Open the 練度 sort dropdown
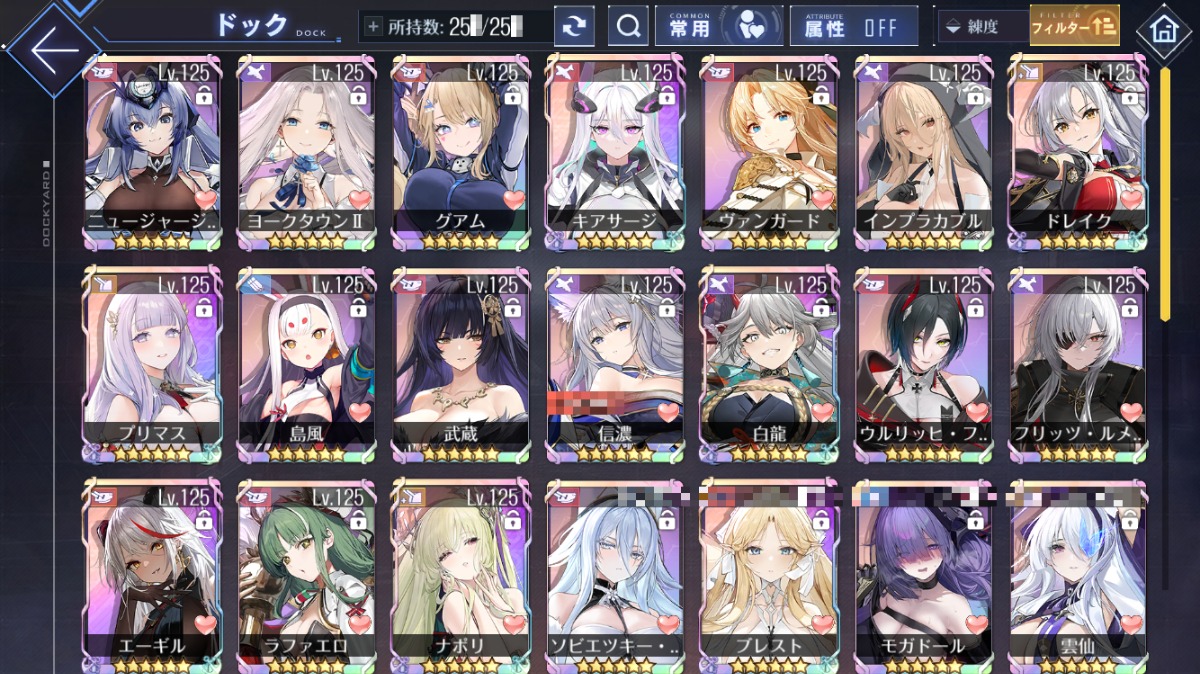Image resolution: width=1200 pixels, height=674 pixels. click(x=982, y=27)
